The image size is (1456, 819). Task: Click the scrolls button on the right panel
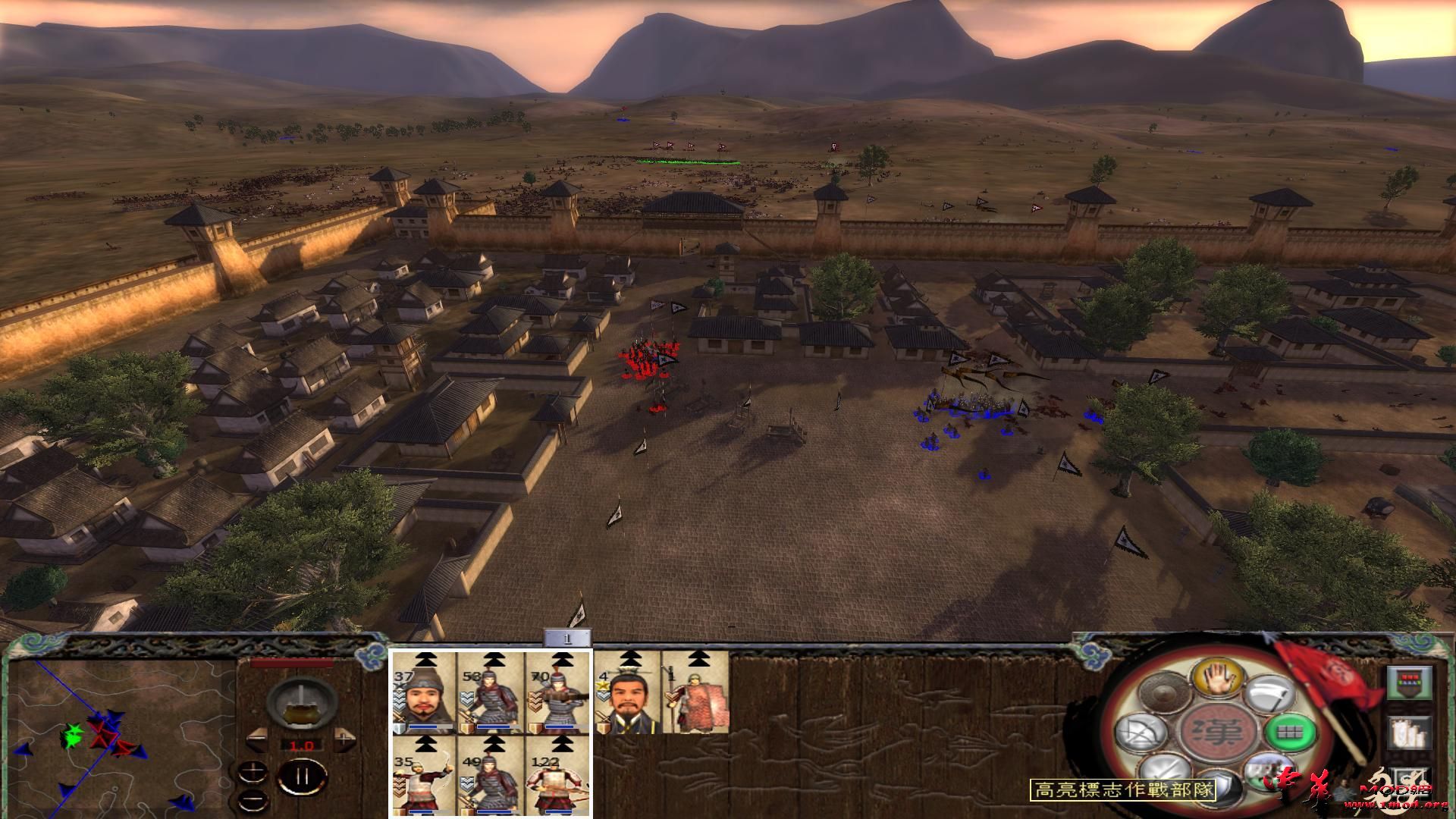point(1410,733)
